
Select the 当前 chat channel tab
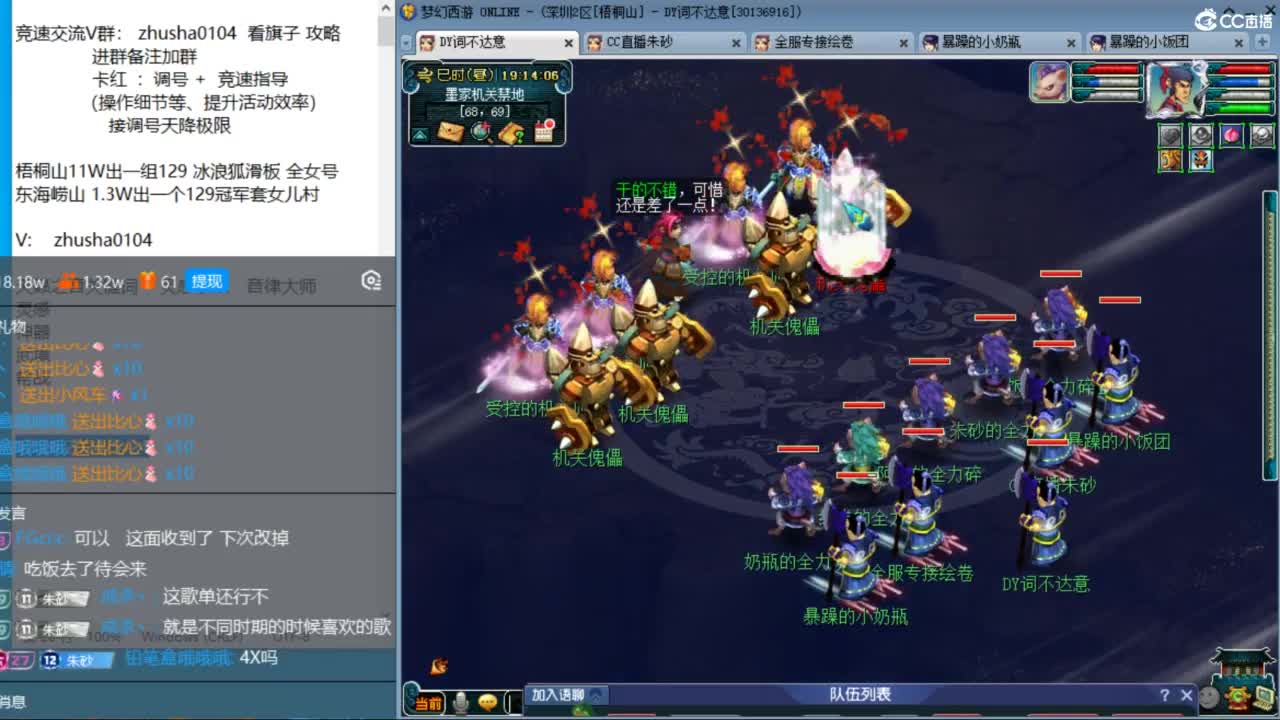pyautogui.click(x=428, y=703)
